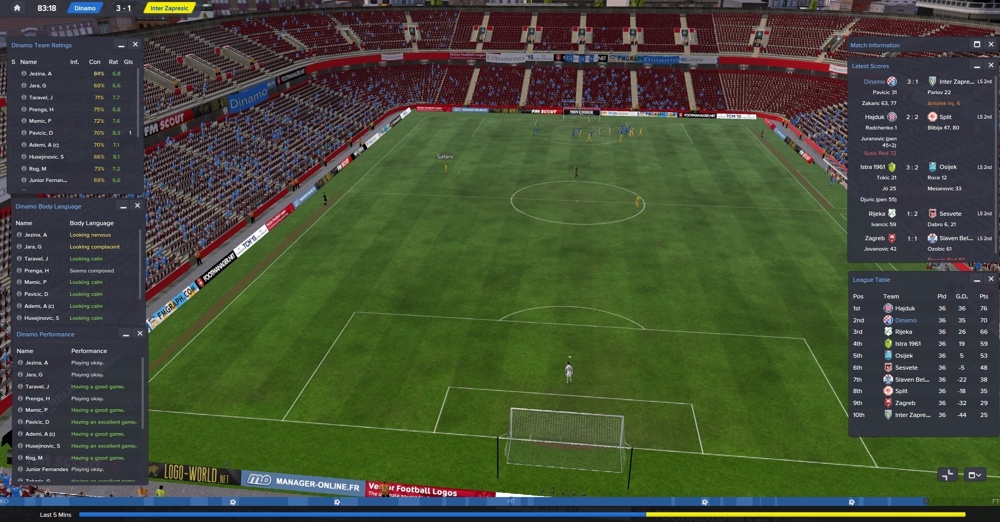Close the Dinamo Body Language panel
The height and width of the screenshot is (522, 1000).
tap(138, 206)
